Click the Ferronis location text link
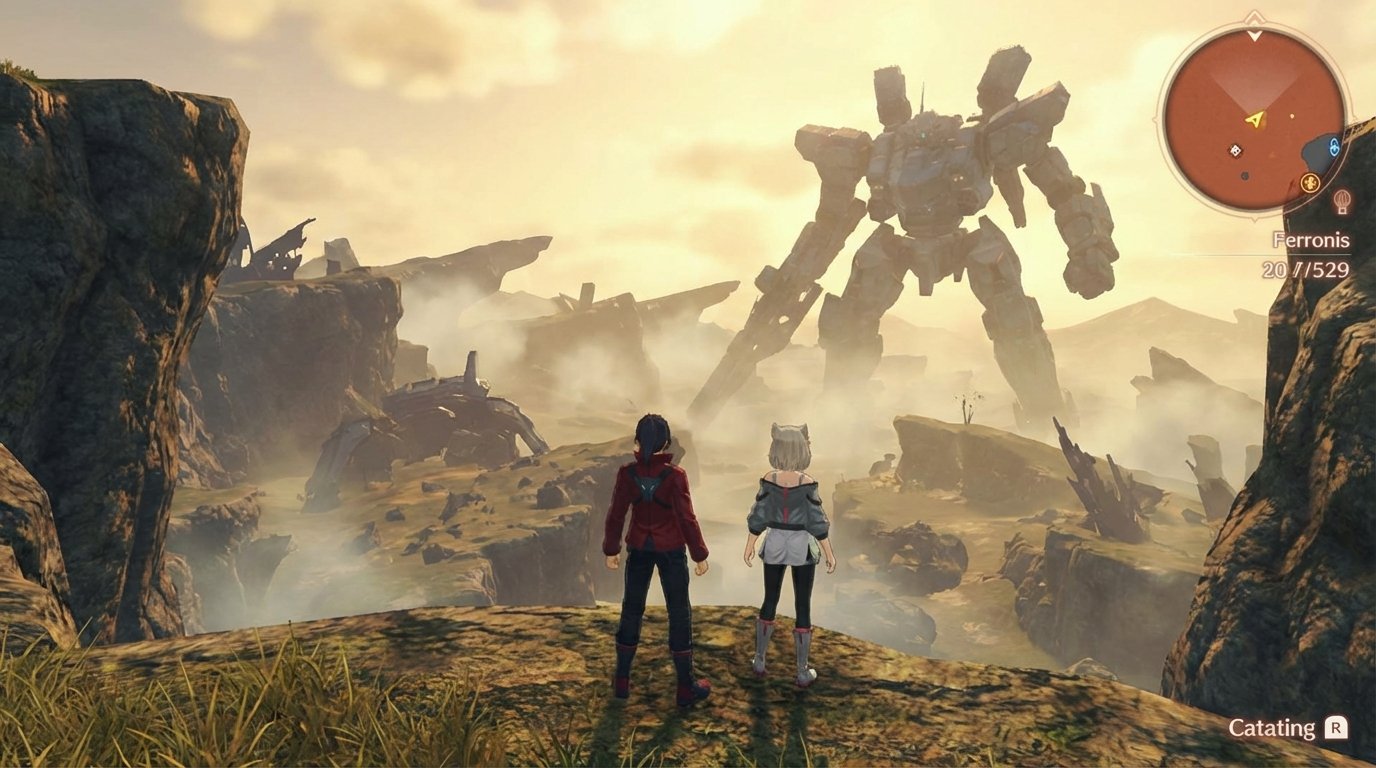Screen dimensions: 1376x768 pos(1310,240)
